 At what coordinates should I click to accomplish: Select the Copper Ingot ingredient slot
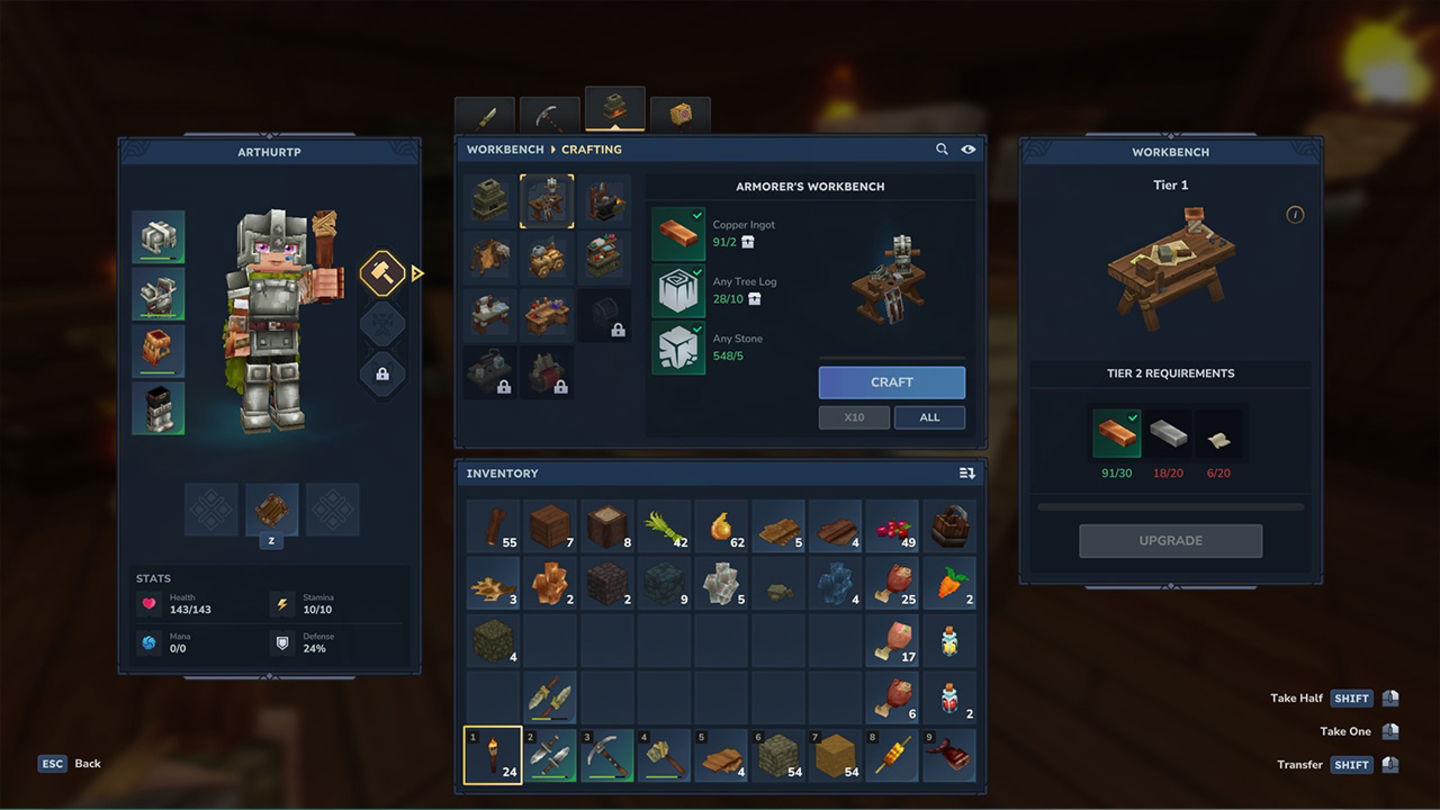(x=678, y=234)
